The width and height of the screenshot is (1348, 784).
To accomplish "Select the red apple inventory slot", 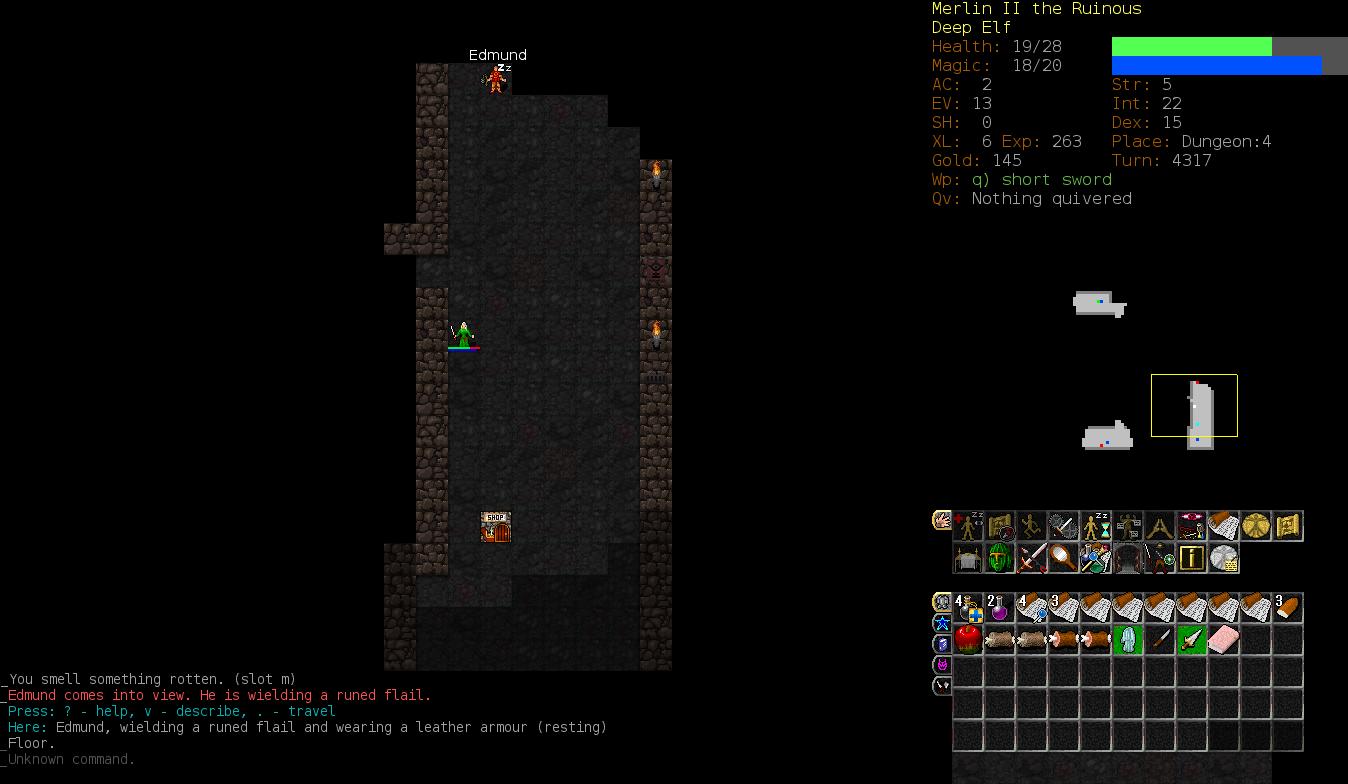I will click(968, 640).
